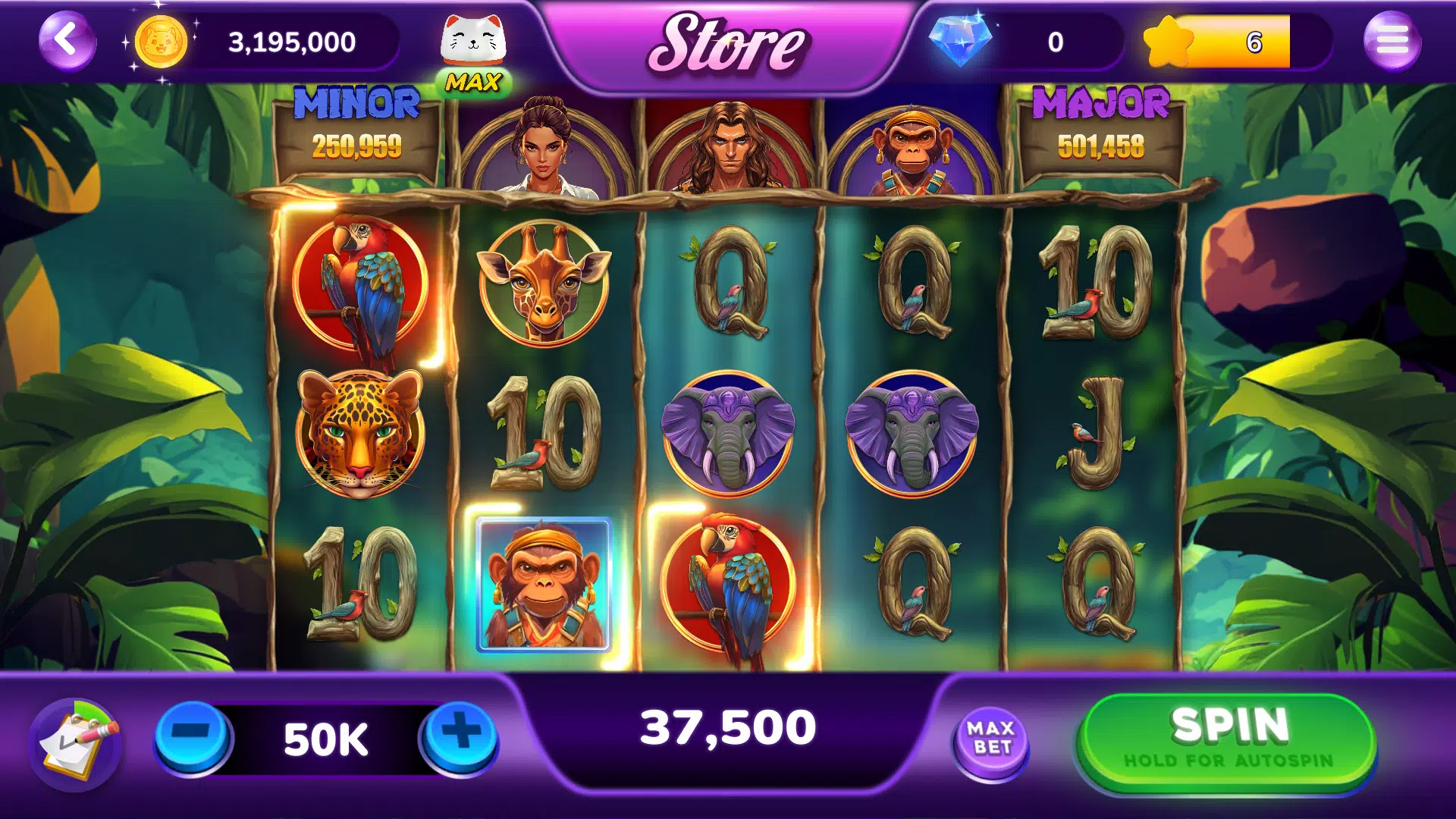1456x819 pixels.
Task: Click the purple back arrow icon
Action: [65, 39]
